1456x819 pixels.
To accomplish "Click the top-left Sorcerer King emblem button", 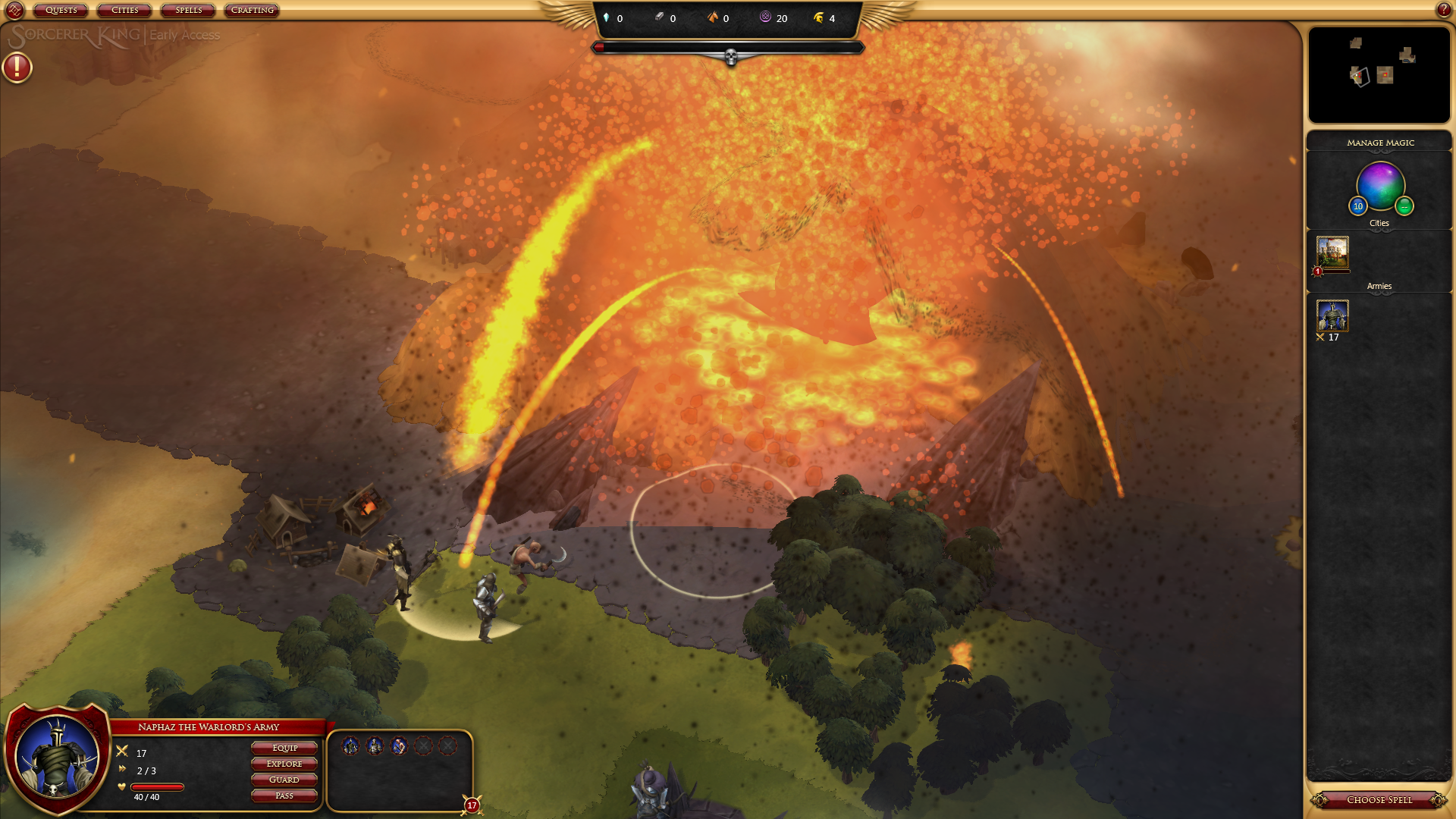I will pyautogui.click(x=14, y=10).
